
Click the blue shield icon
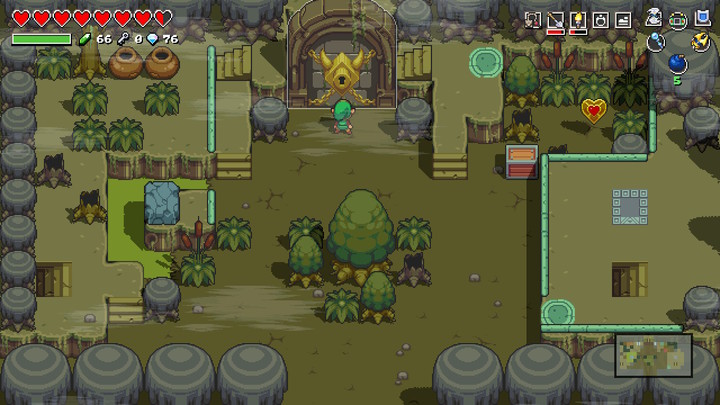[700, 18]
